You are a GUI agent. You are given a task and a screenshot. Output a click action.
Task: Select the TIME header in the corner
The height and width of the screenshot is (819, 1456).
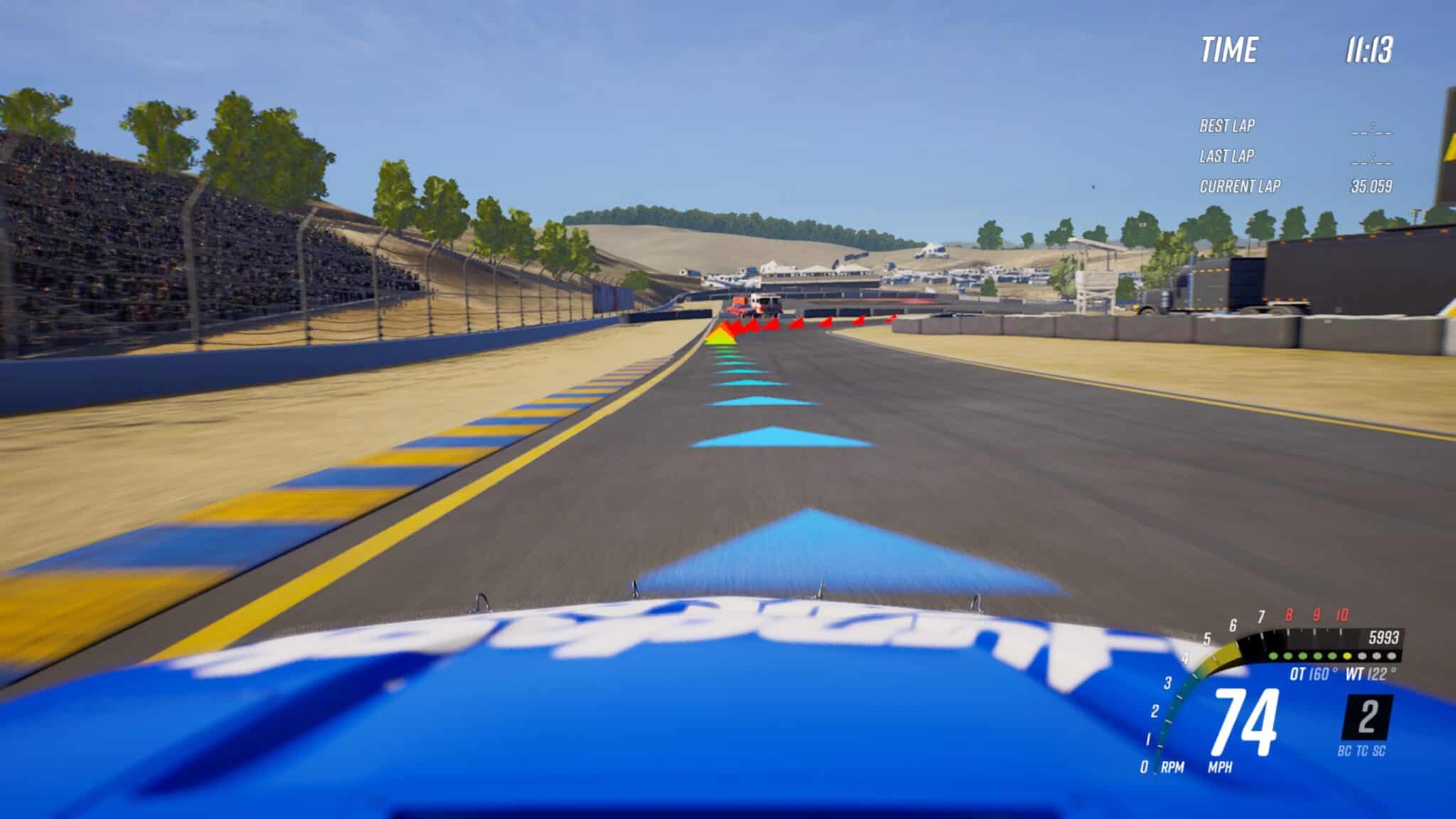coord(1231,49)
